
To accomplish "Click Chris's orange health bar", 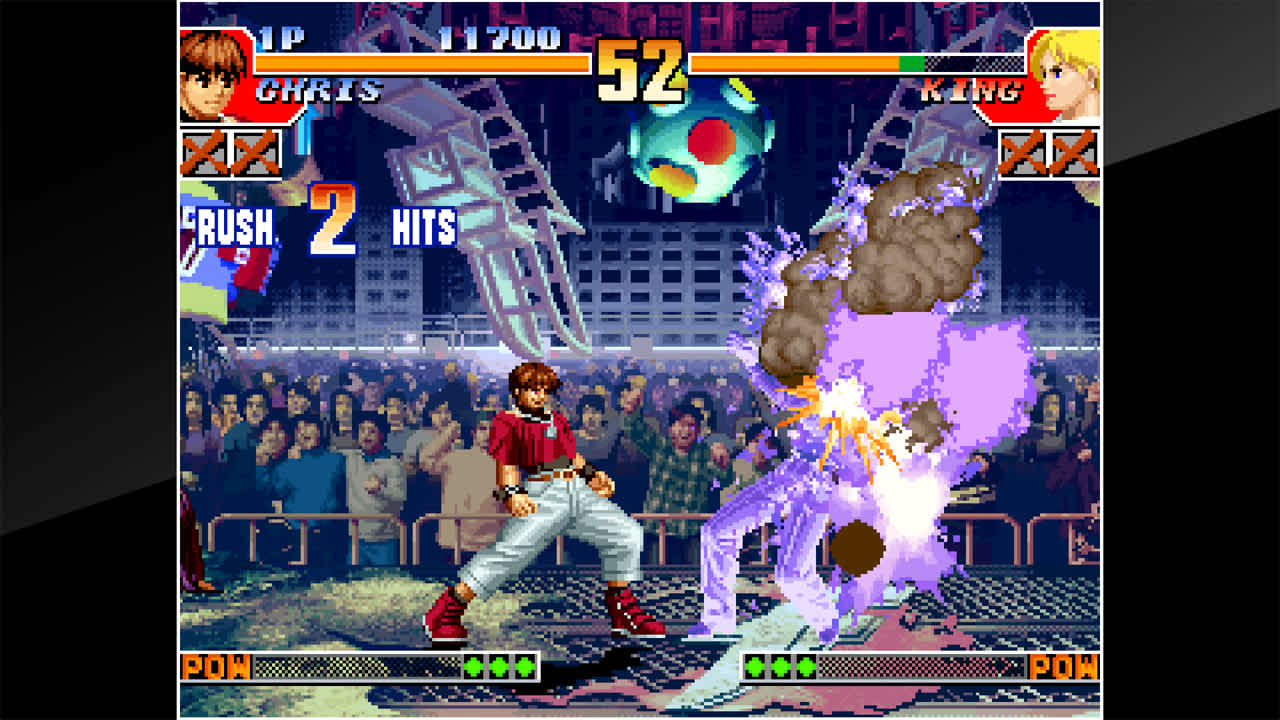I will pyautogui.click(x=420, y=62).
